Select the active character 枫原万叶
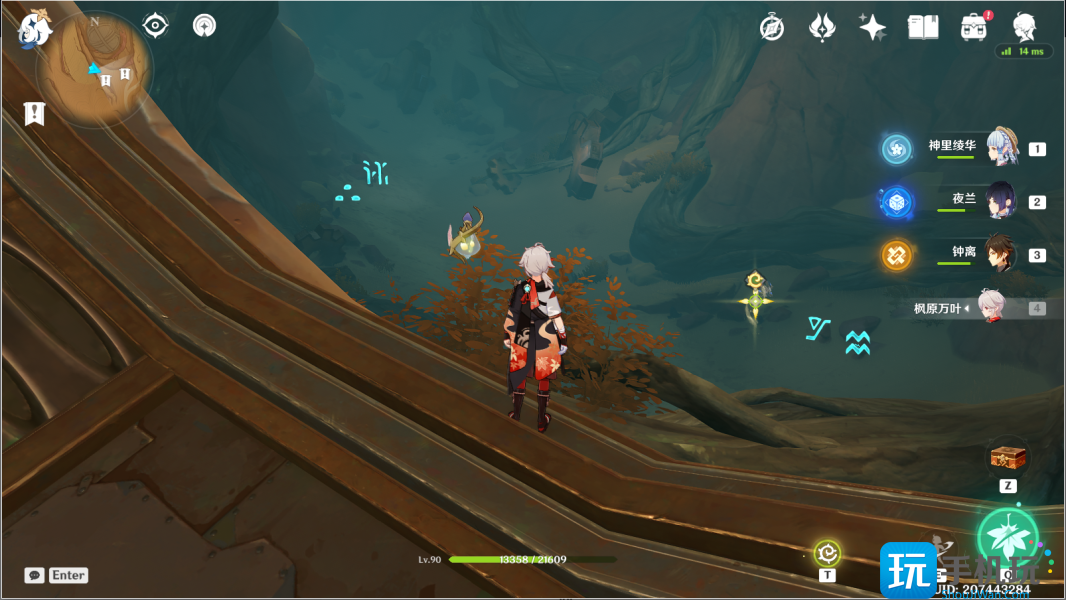Image resolution: width=1066 pixels, height=600 pixels. (x=990, y=308)
